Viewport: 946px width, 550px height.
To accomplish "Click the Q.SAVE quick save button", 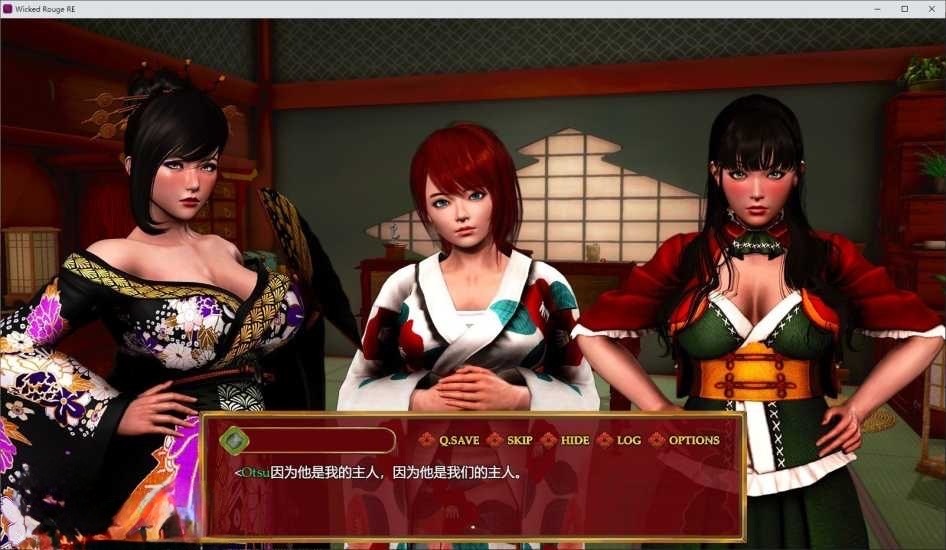I will [458, 440].
